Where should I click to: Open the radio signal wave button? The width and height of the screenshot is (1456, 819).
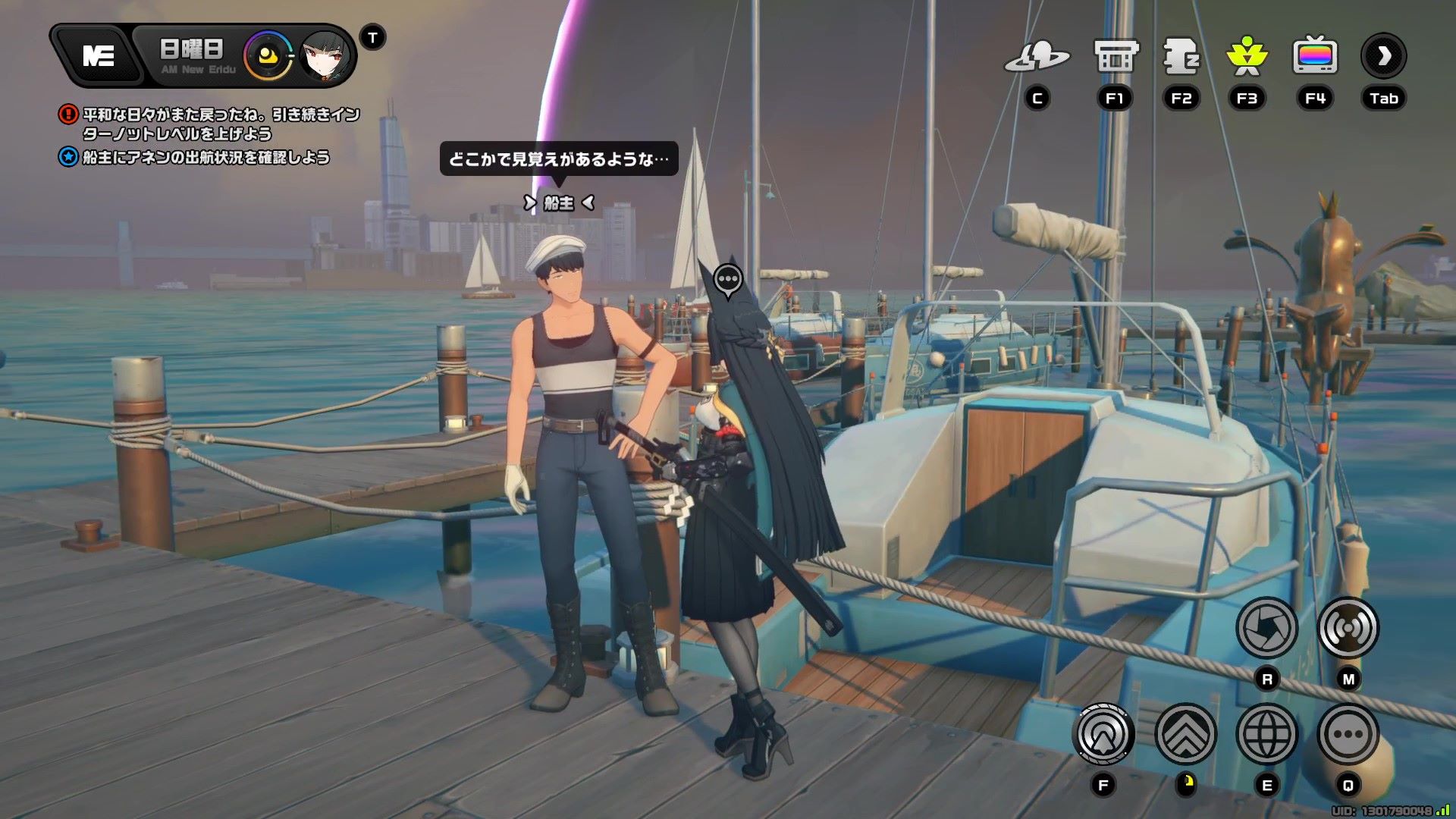[x=1348, y=628]
